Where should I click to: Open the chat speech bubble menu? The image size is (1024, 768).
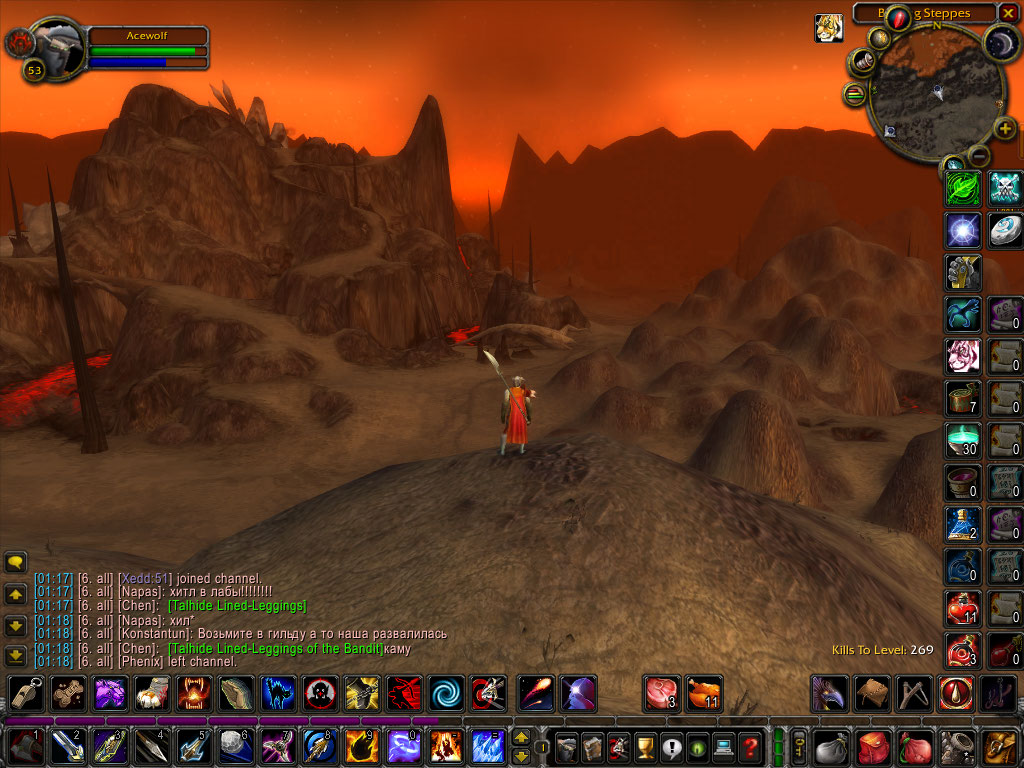pyautogui.click(x=15, y=563)
